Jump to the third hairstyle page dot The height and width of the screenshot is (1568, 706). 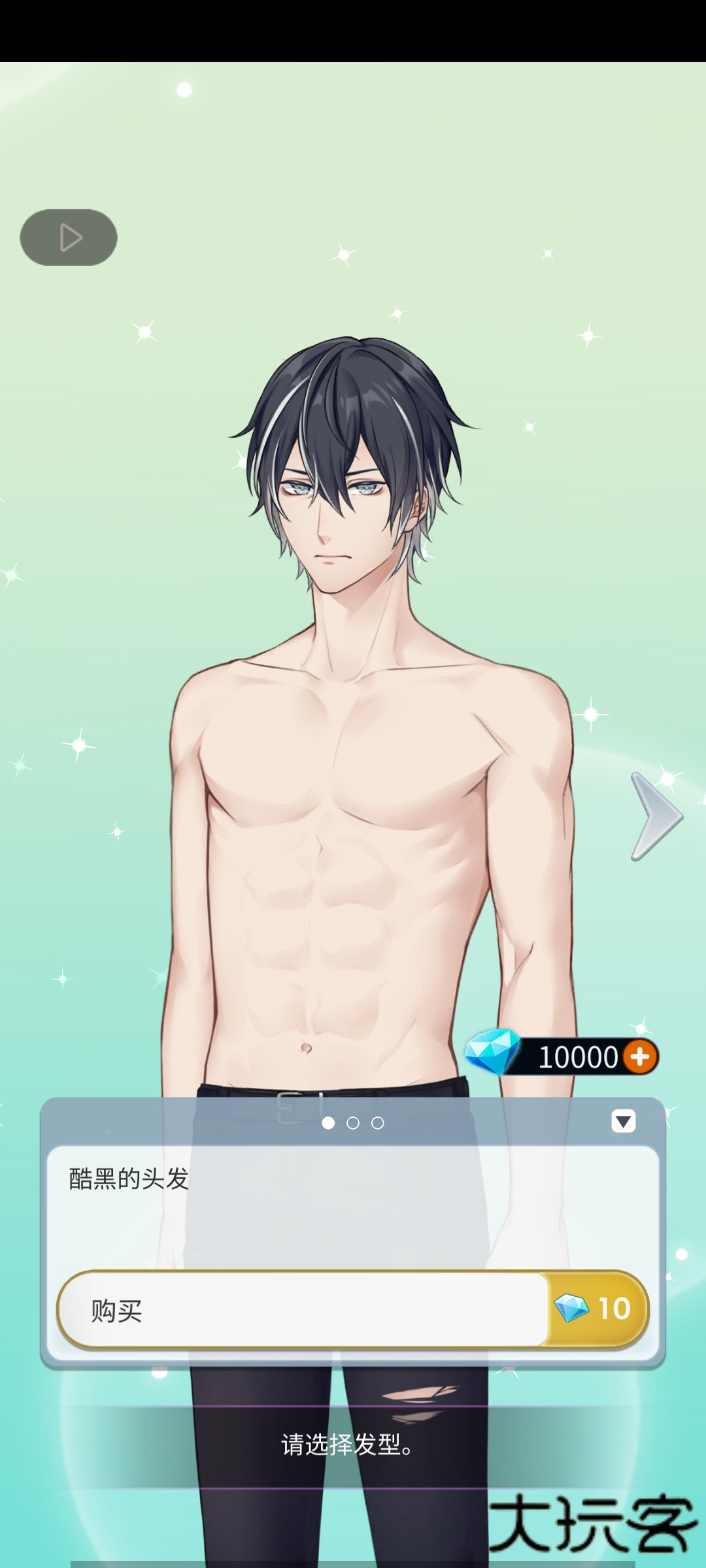click(378, 1123)
